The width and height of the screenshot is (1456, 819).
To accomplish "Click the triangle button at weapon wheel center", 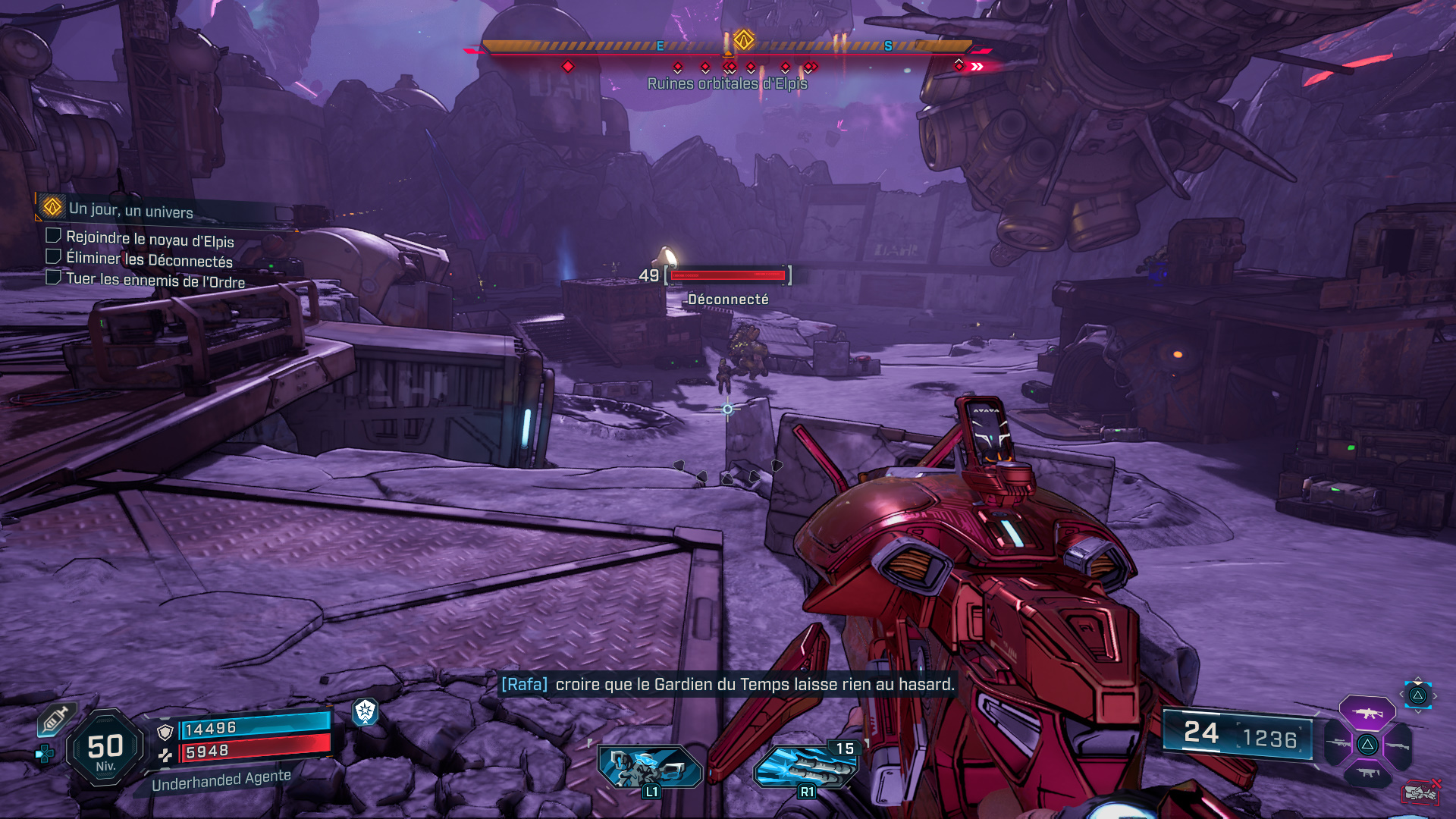I will (1367, 744).
